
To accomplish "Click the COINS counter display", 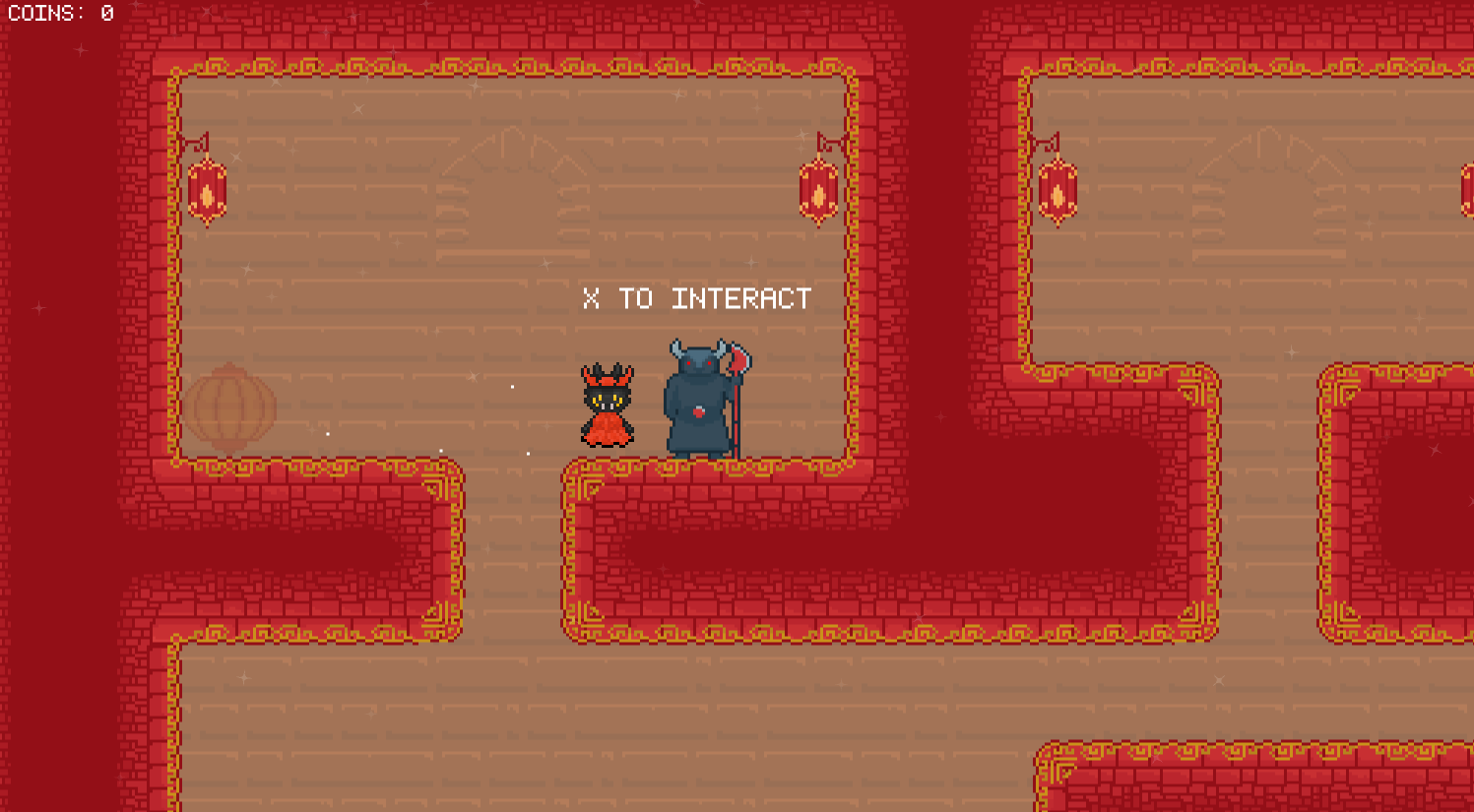I will (56, 14).
